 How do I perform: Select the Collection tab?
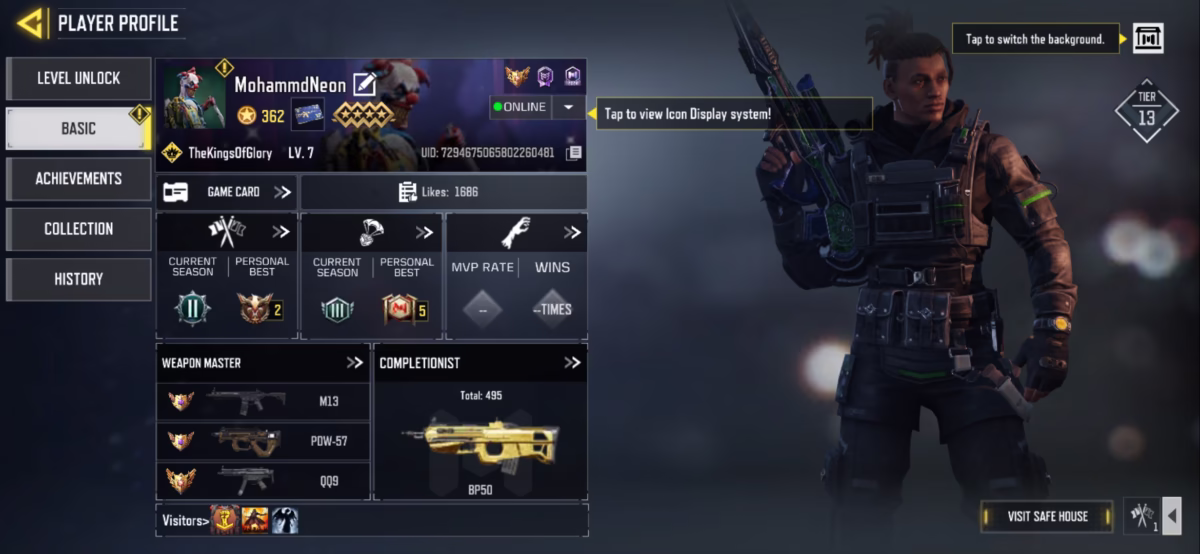[79, 229]
